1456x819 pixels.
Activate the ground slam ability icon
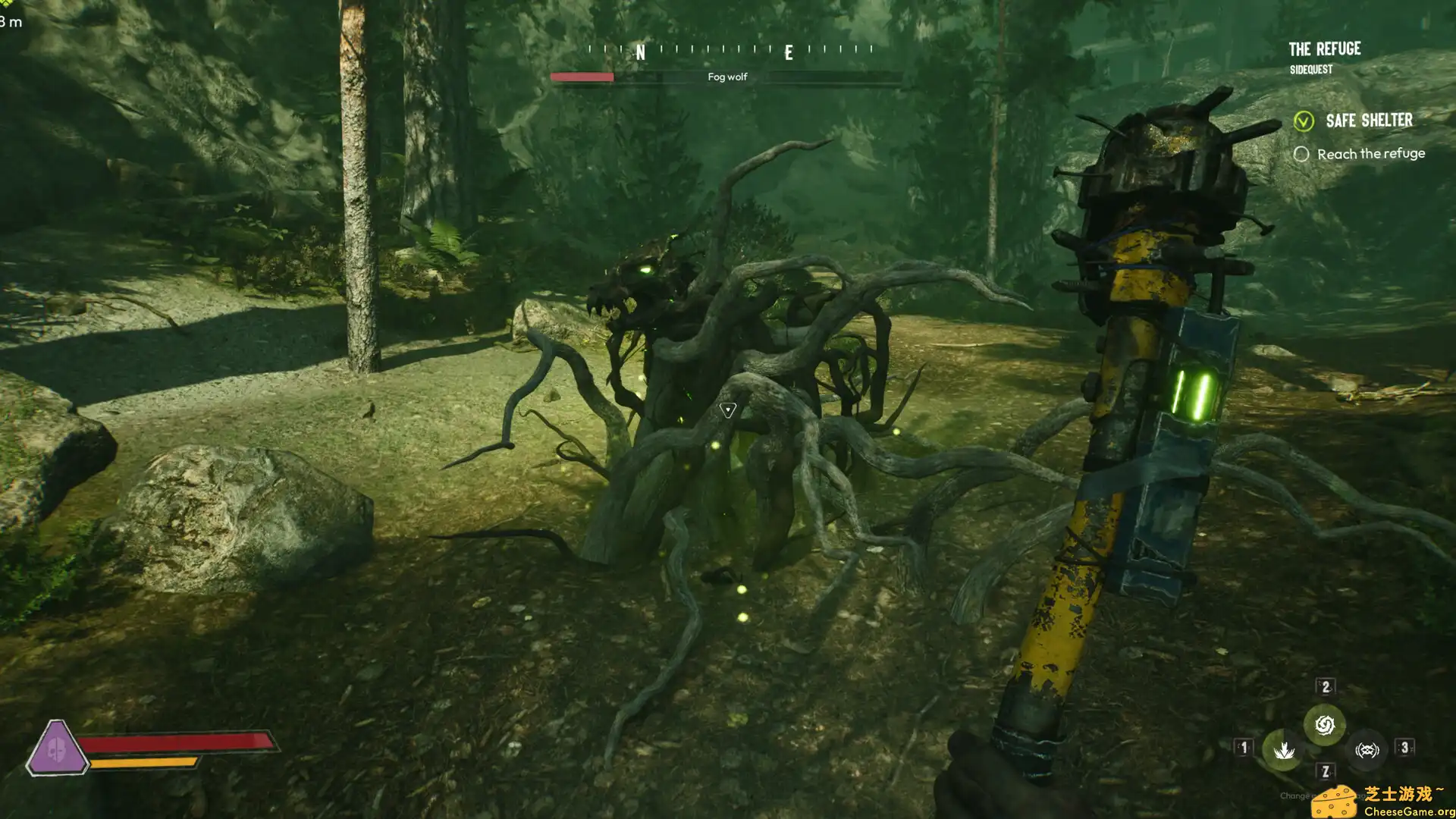[x=1283, y=751]
